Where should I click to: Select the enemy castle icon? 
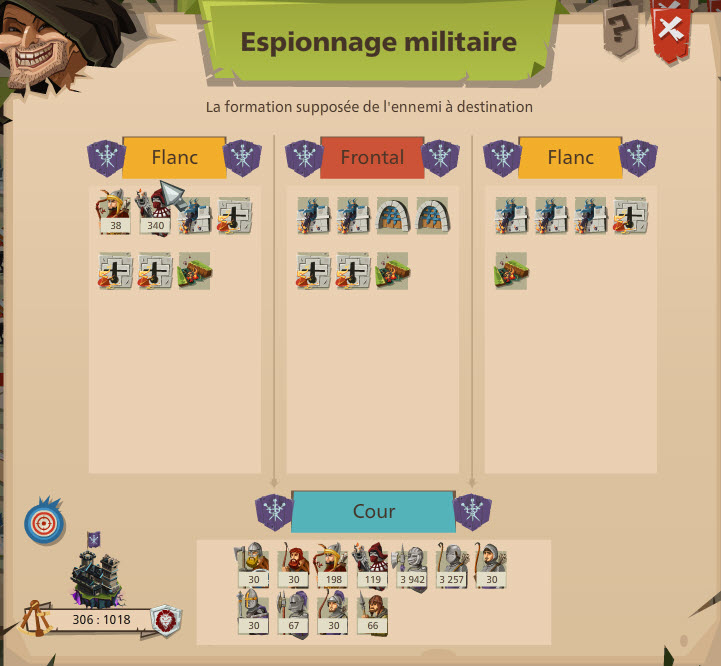pos(96,578)
